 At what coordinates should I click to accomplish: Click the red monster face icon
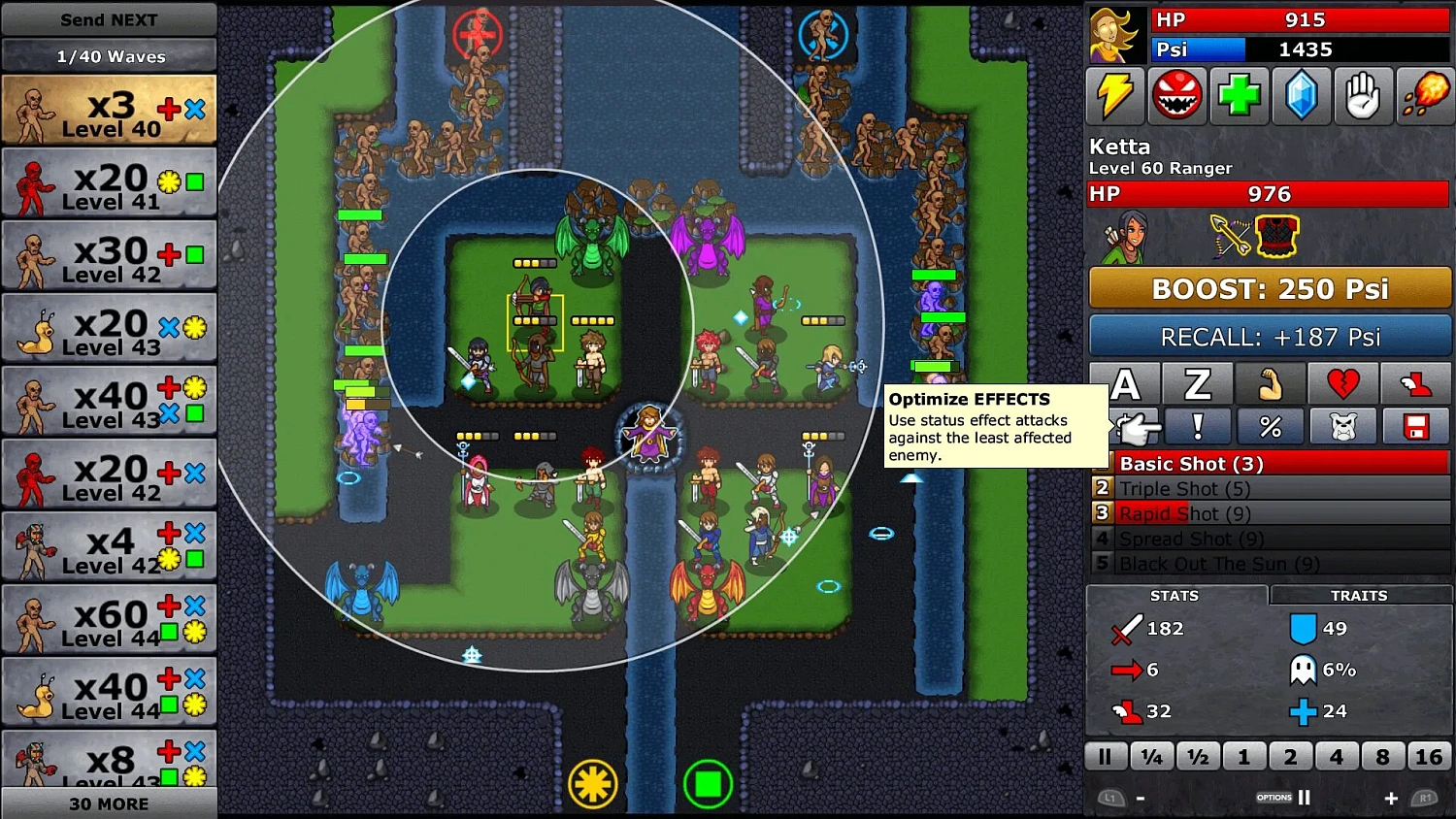(1177, 96)
